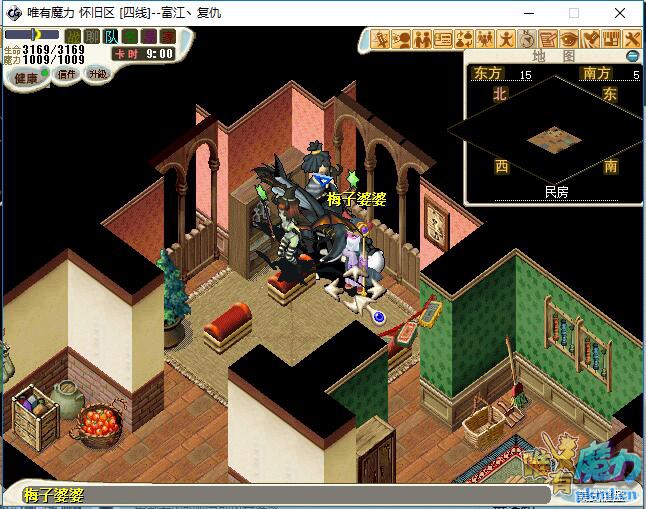Open the 信件 mail button
The image size is (646, 509).
67,74
